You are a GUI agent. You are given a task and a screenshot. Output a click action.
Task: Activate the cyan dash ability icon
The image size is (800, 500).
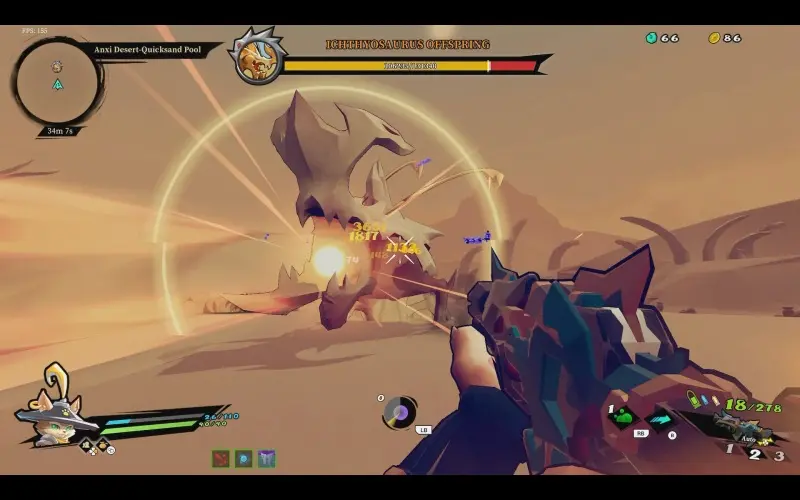tap(660, 419)
